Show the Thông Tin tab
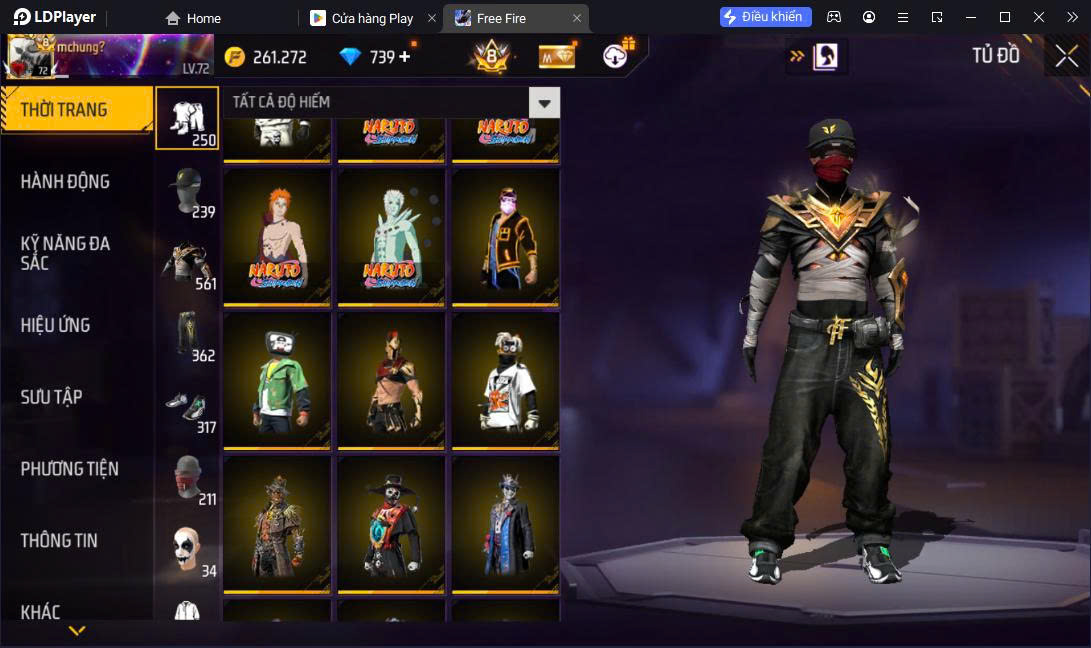 [60, 541]
